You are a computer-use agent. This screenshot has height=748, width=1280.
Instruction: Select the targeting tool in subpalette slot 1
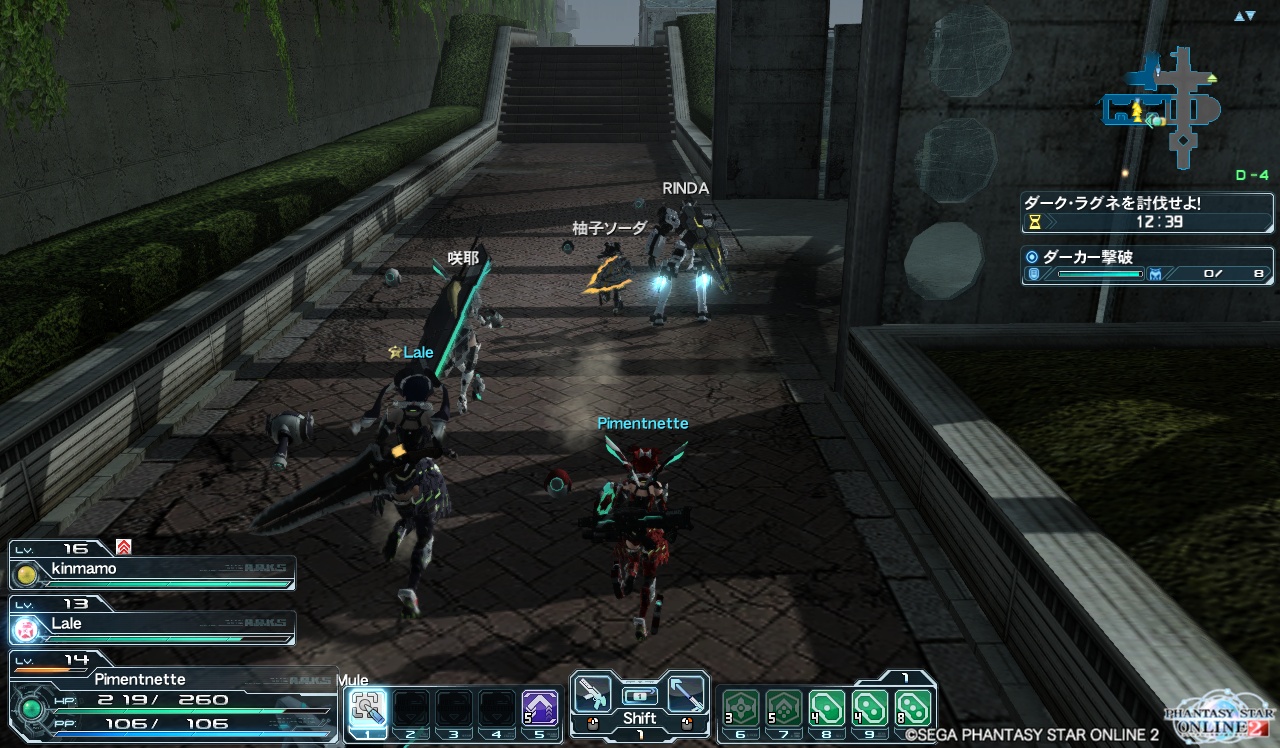click(367, 709)
